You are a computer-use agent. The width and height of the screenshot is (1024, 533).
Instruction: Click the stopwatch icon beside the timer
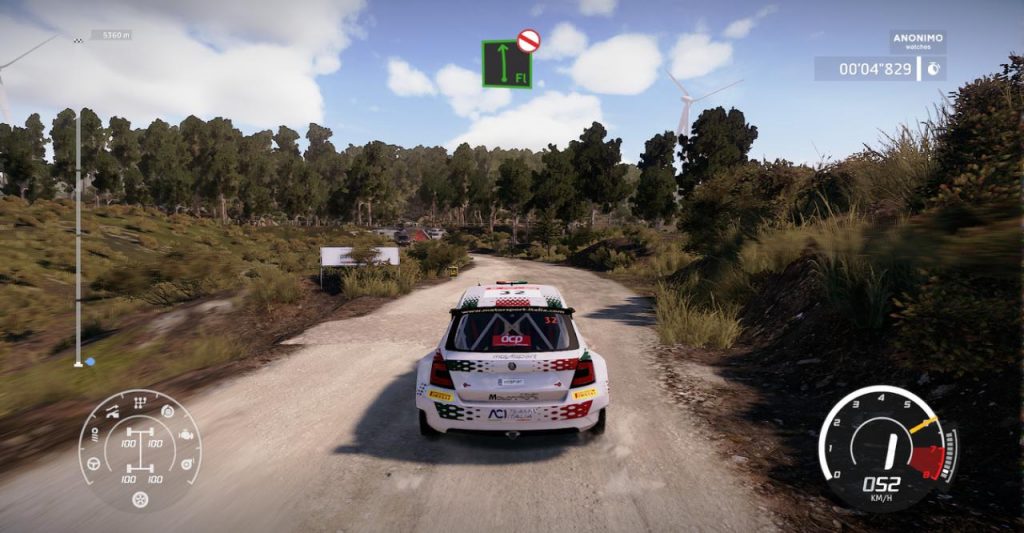[933, 69]
